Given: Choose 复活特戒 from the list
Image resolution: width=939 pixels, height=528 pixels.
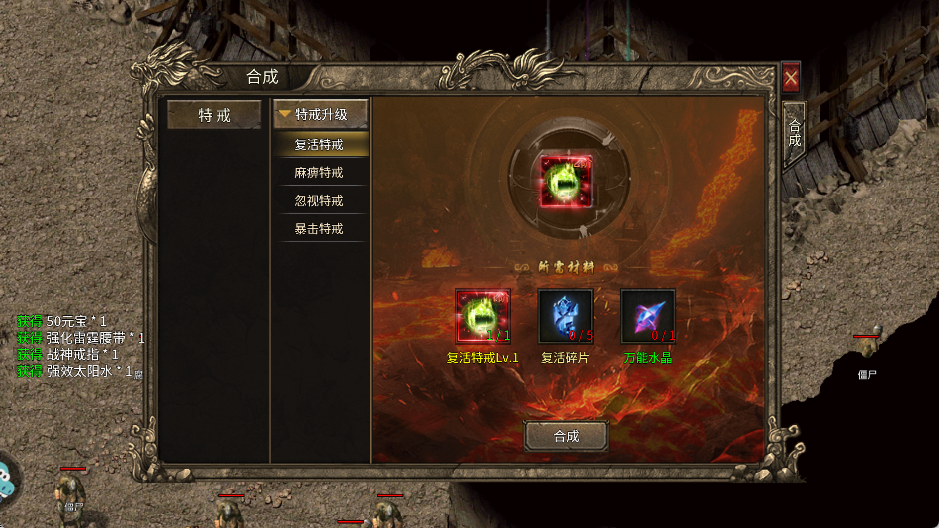Looking at the screenshot, I should click(x=320, y=144).
